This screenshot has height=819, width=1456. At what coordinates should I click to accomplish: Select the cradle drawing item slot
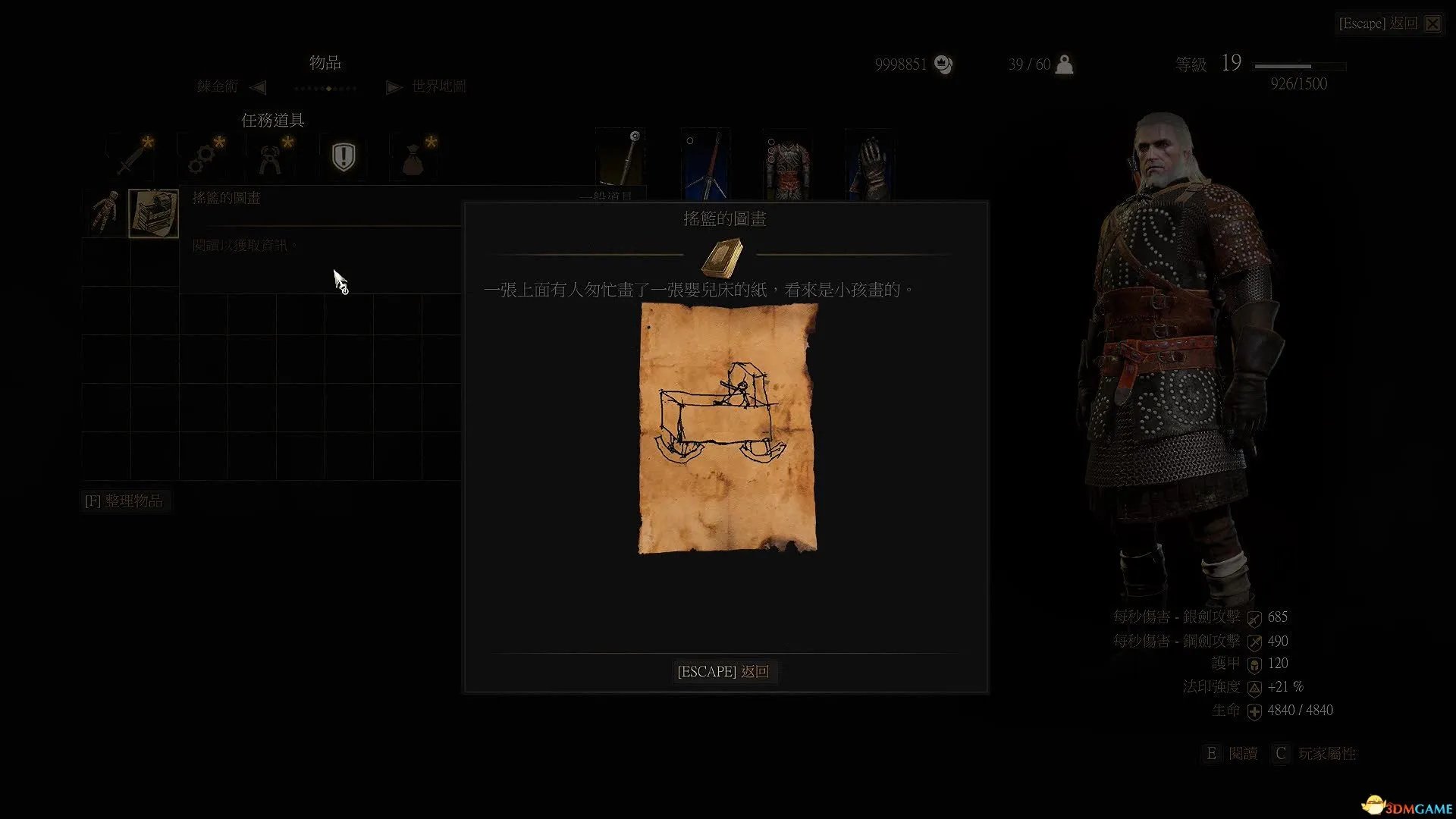click(x=153, y=213)
